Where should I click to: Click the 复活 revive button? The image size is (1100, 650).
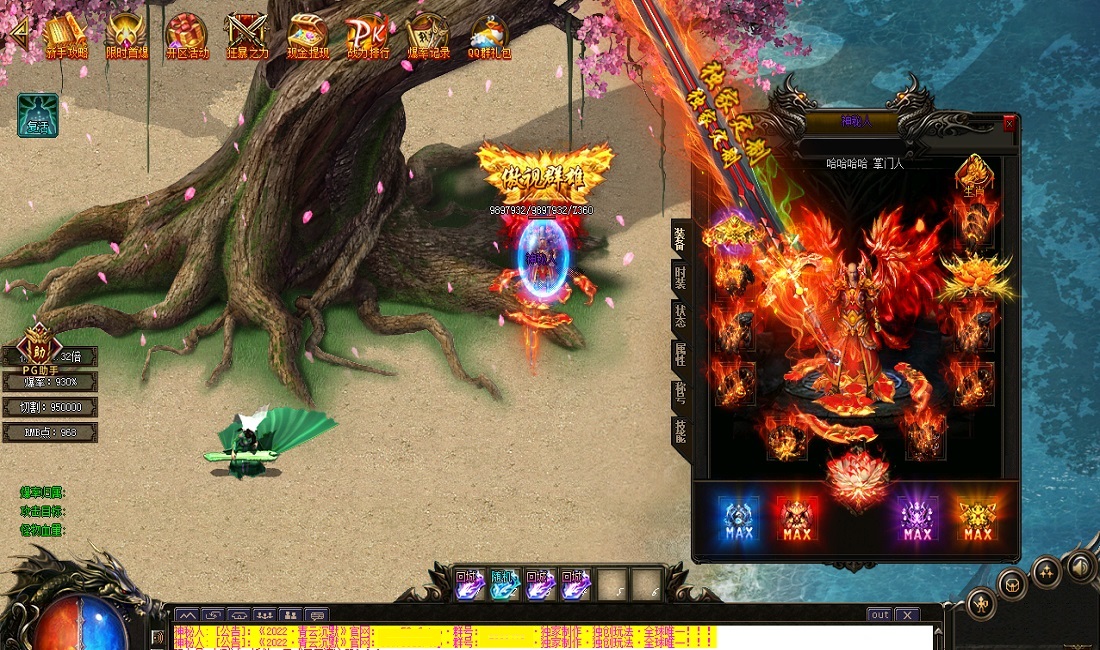pos(38,115)
